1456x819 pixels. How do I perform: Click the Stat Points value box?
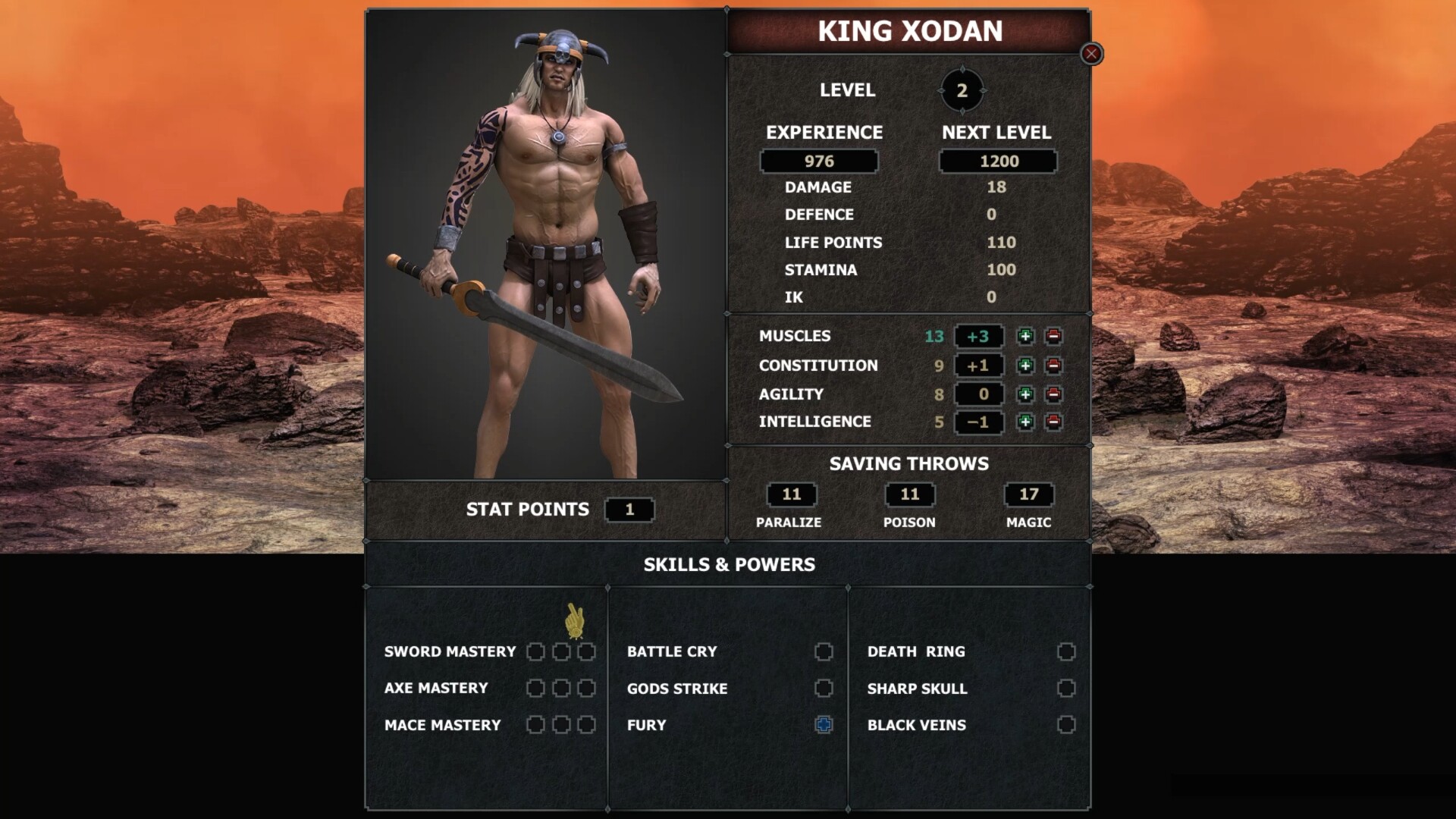click(x=629, y=510)
